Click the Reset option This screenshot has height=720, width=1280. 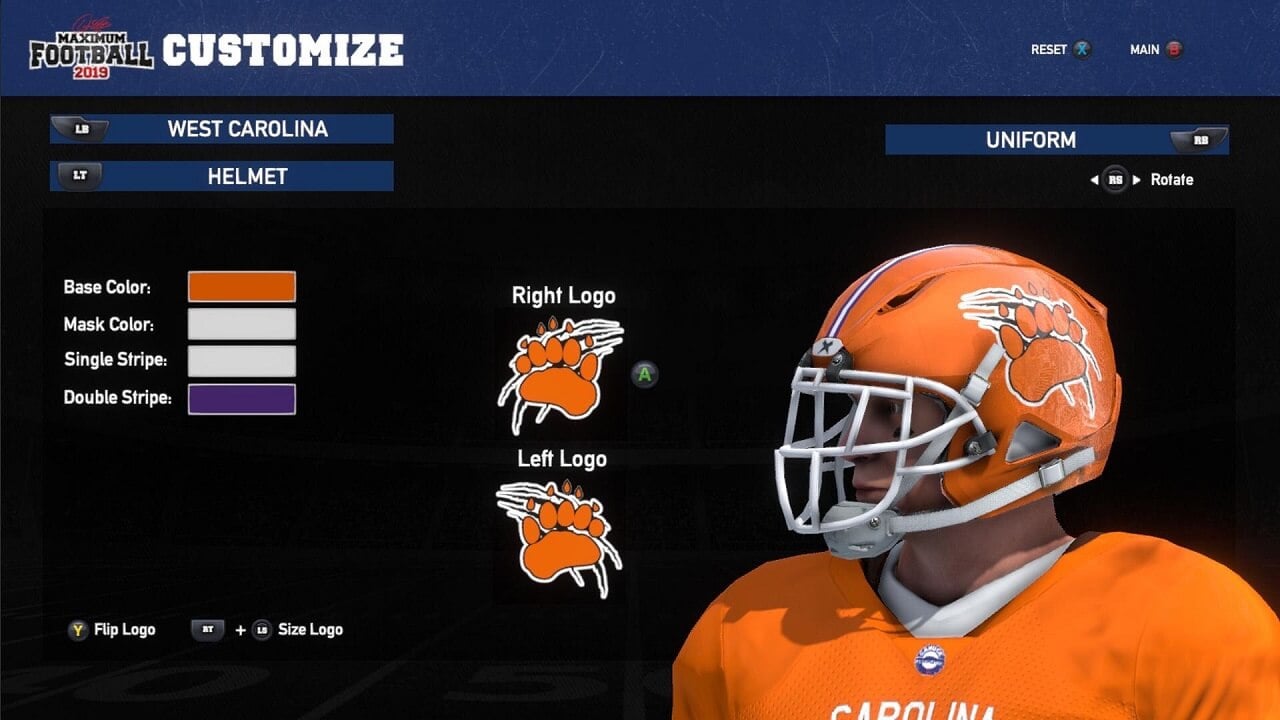1047,48
